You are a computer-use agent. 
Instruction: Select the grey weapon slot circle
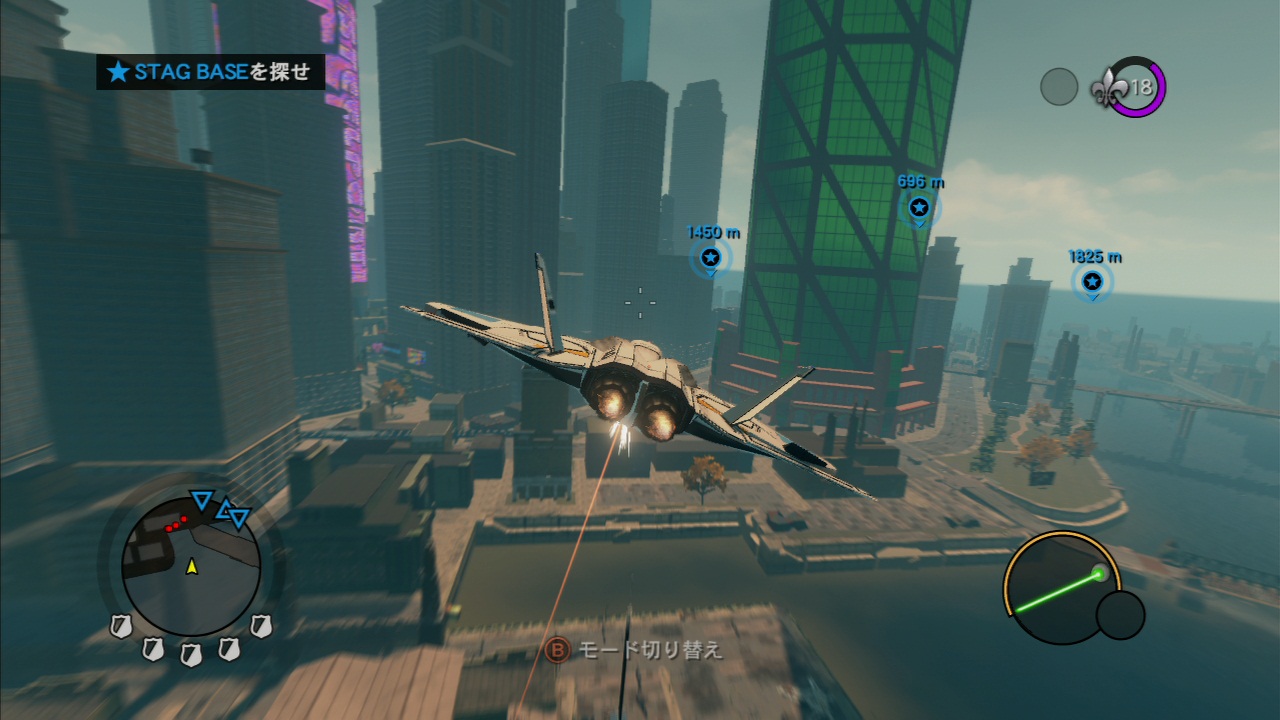1059,87
